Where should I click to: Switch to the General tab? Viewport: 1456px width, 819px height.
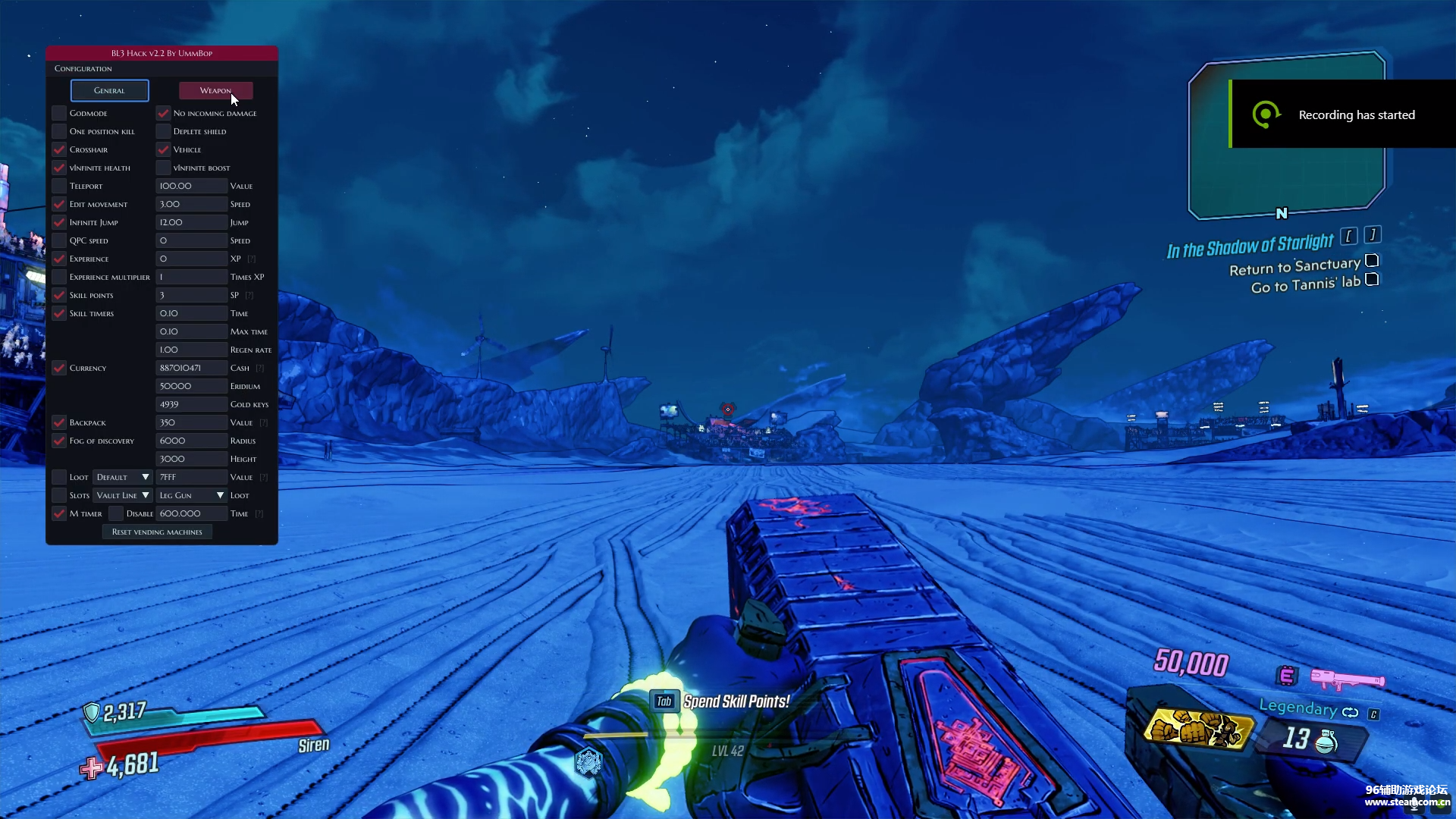click(109, 90)
